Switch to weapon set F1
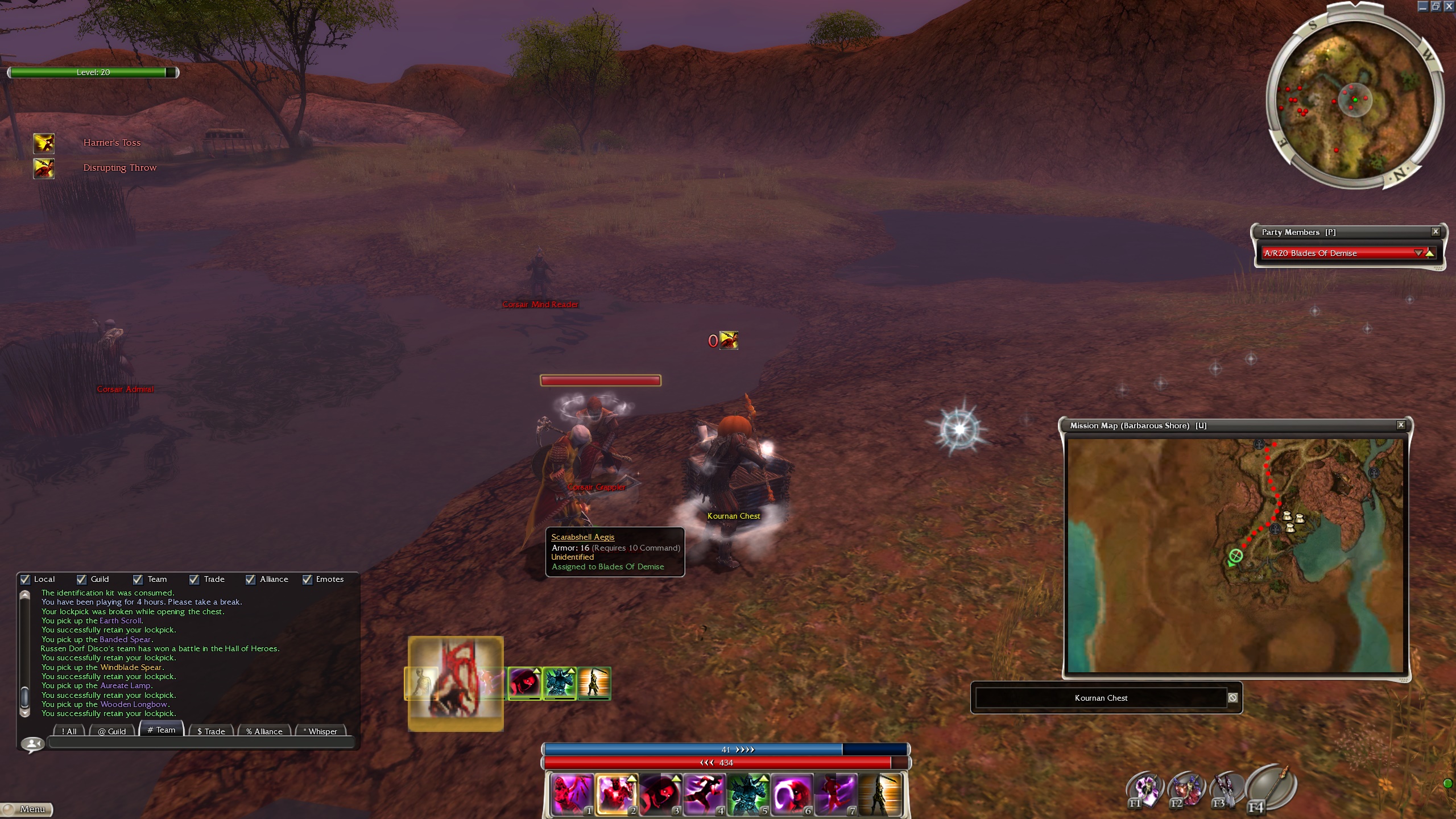 [1144, 789]
